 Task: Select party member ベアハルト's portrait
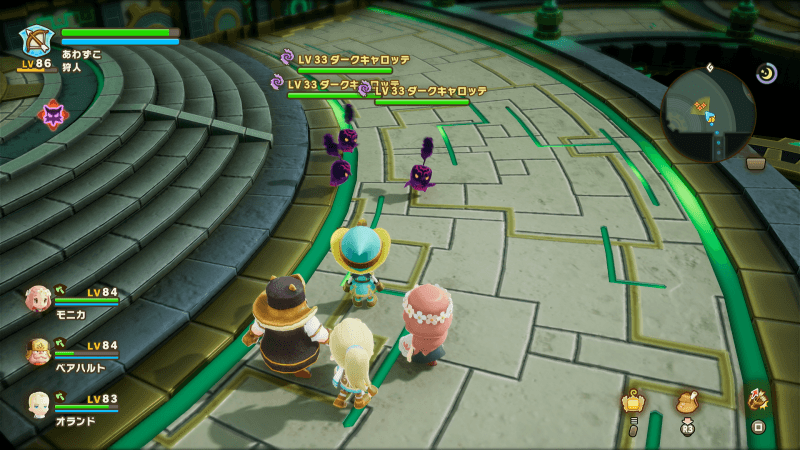pos(39,350)
